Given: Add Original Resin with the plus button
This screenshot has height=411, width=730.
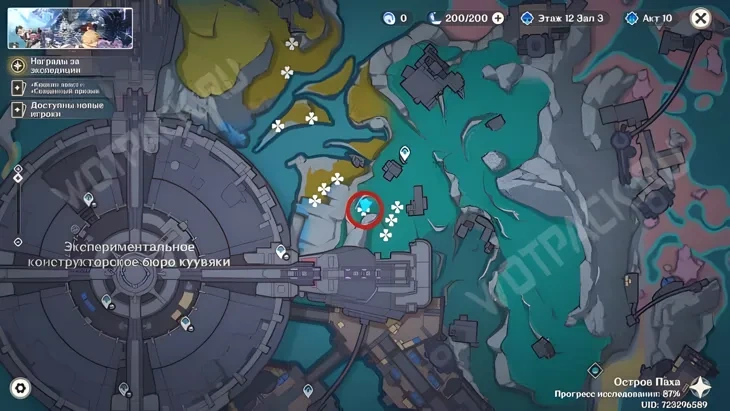Looking at the screenshot, I should [x=498, y=18].
